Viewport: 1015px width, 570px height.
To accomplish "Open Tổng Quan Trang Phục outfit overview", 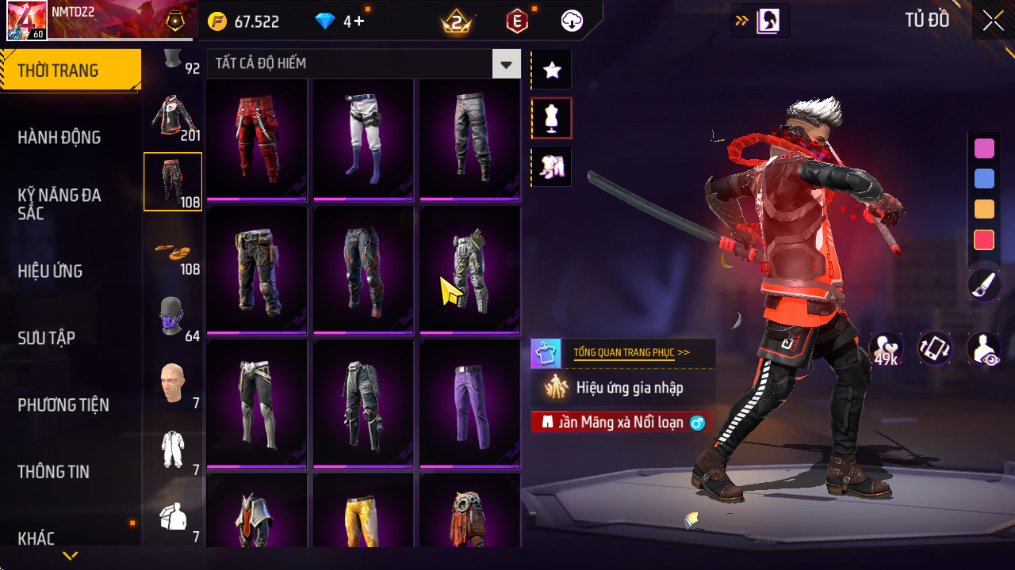I will pyautogui.click(x=630, y=353).
